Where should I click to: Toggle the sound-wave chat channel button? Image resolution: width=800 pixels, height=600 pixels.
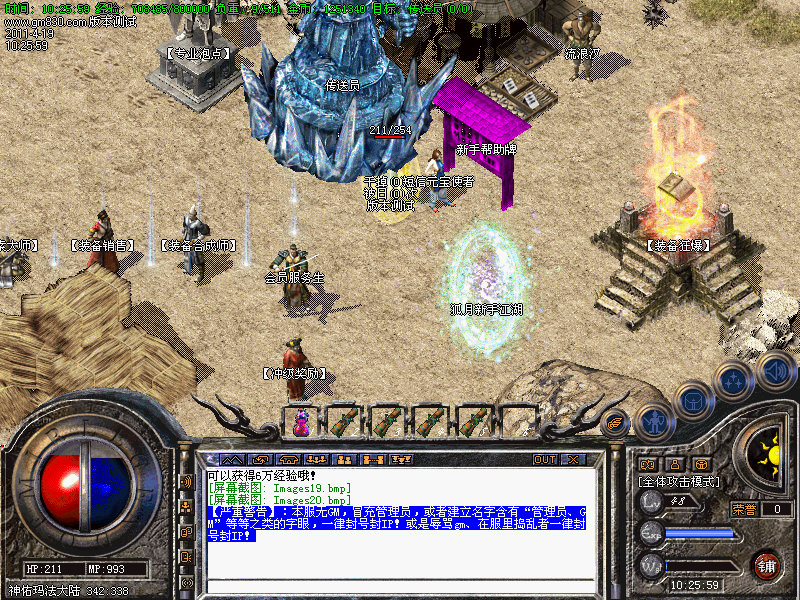point(186,481)
